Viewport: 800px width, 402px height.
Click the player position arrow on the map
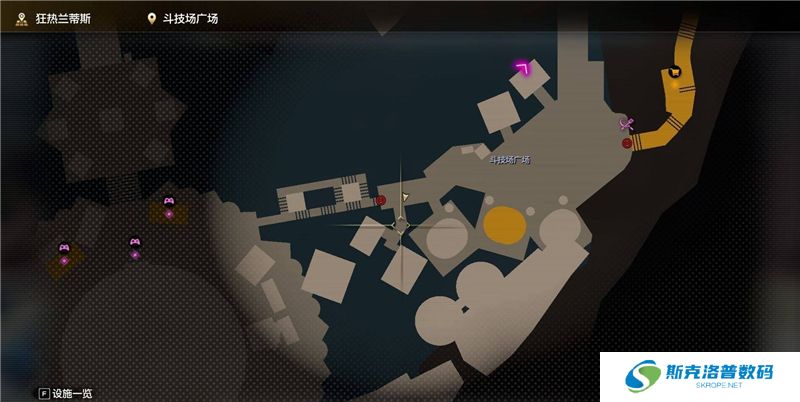pos(404,197)
